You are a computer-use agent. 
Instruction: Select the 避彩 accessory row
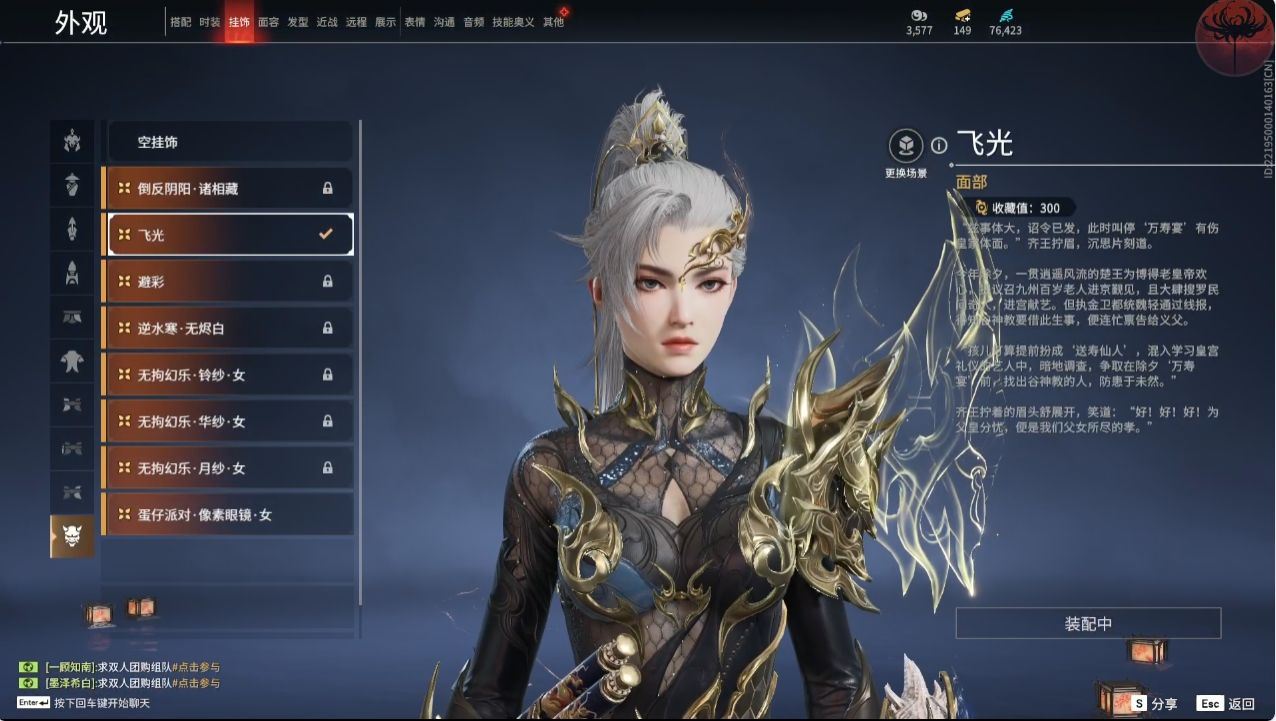pos(228,282)
